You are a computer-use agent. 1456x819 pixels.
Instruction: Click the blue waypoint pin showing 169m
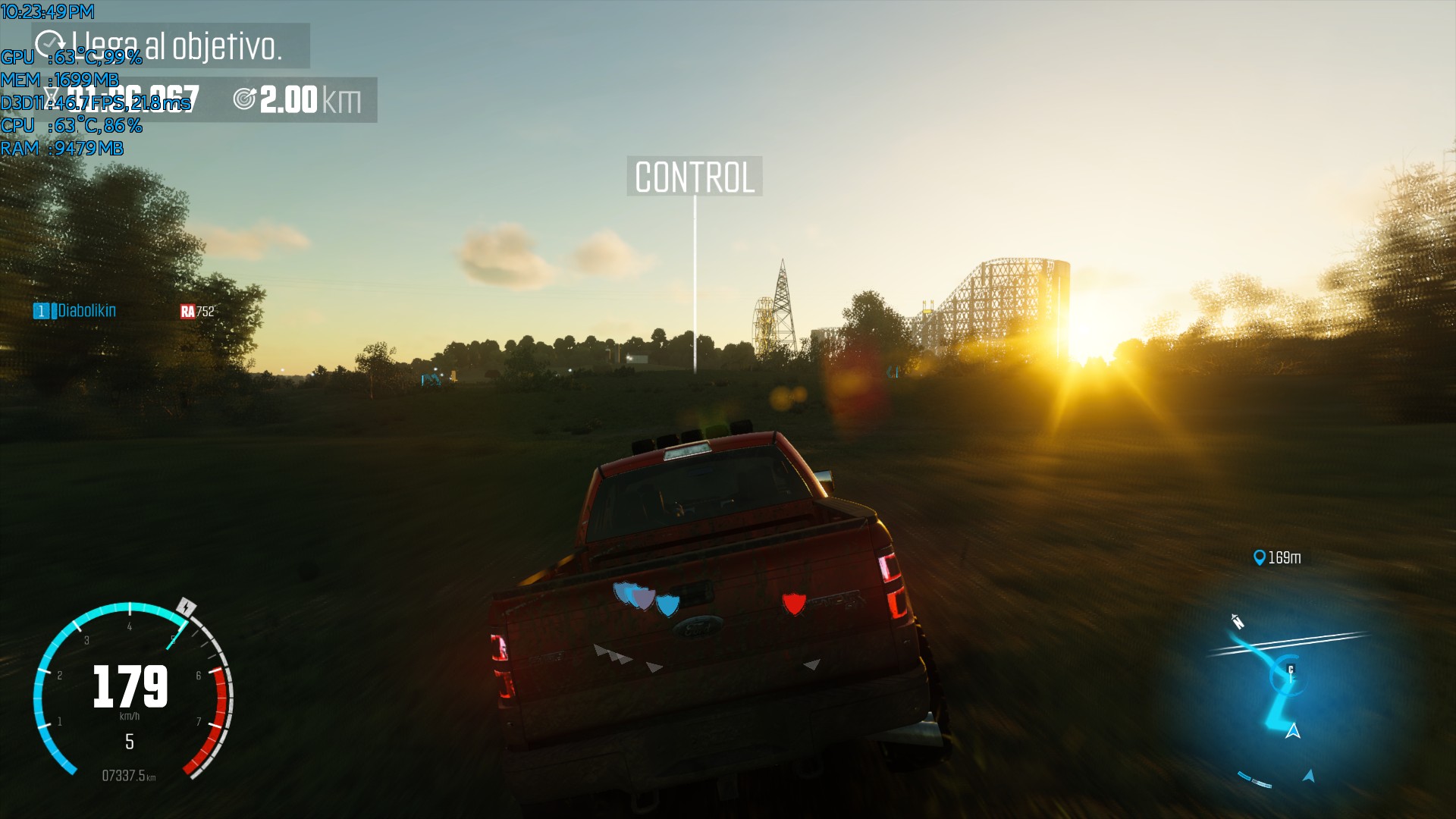point(1260,558)
